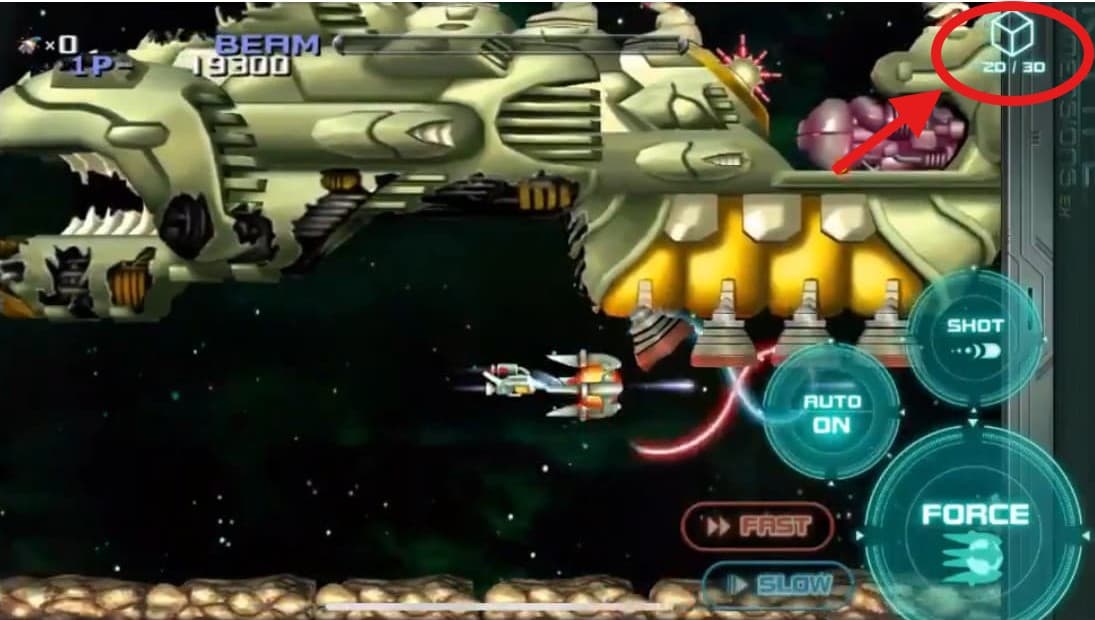Tap the SHOT fire button
The image size is (1095, 620).
[975, 338]
